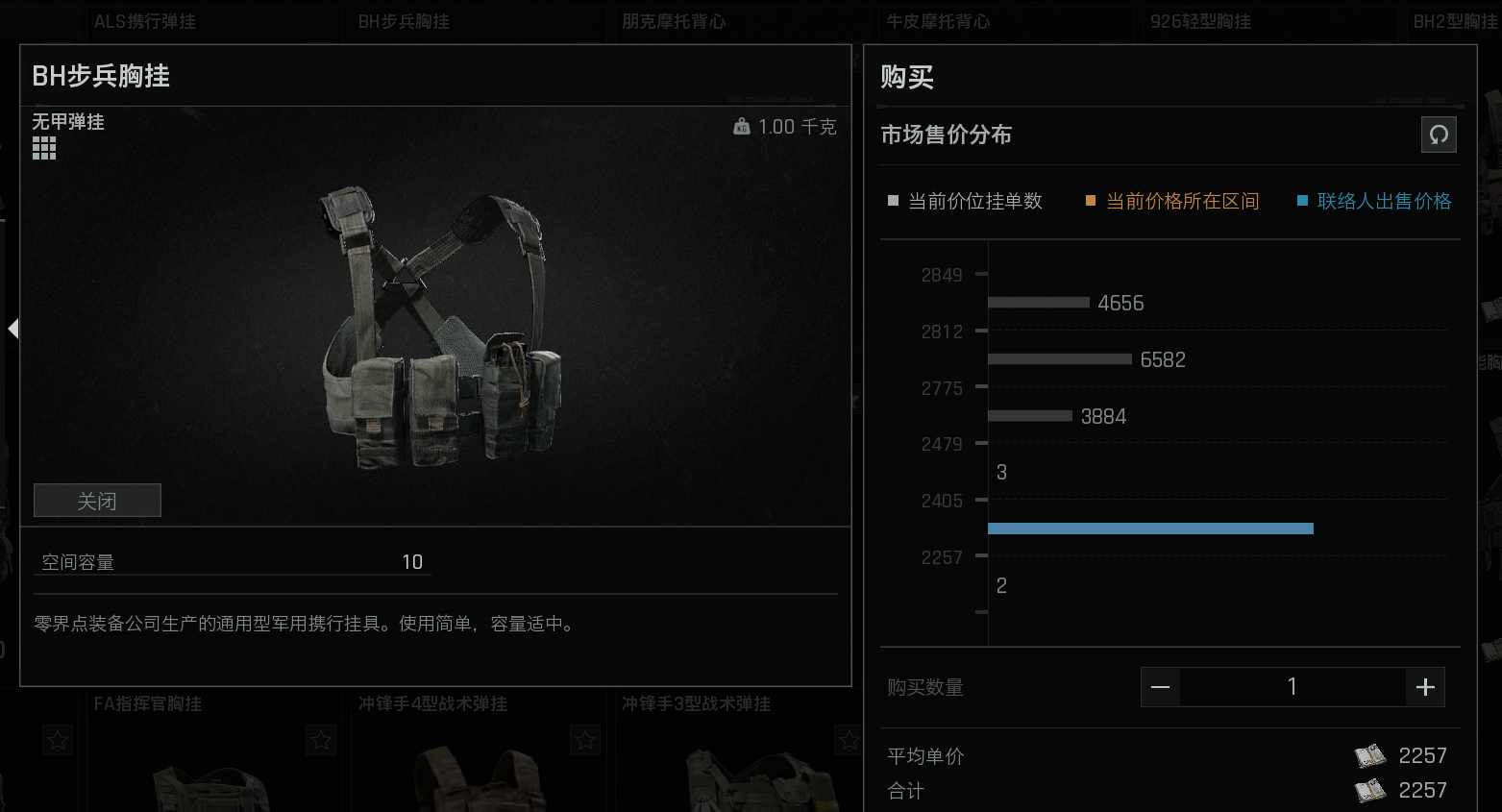Click the grid capacity icon under 无甲弹挂
The width and height of the screenshot is (1502, 812).
tap(43, 146)
